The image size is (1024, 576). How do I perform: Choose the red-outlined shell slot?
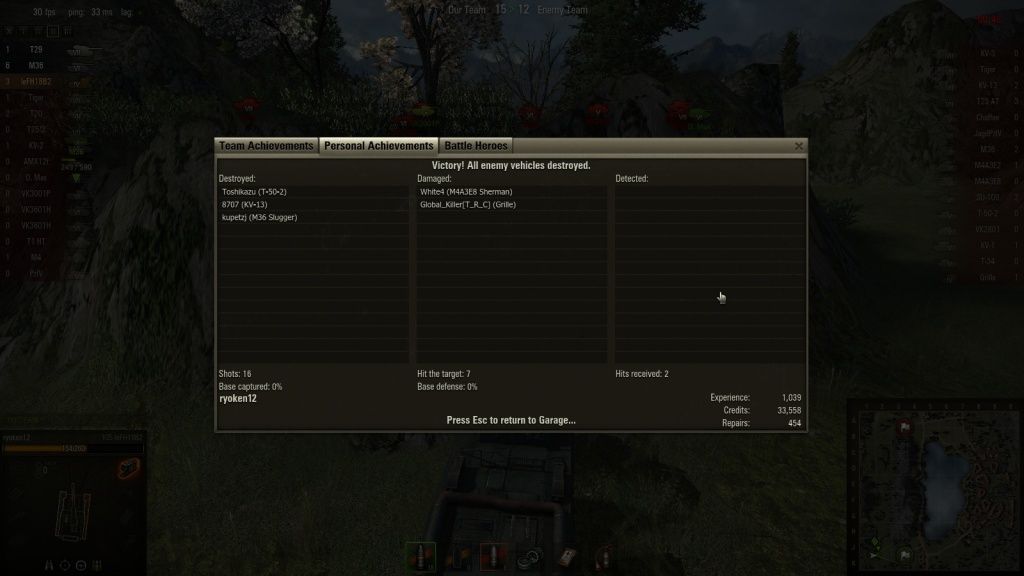494,556
